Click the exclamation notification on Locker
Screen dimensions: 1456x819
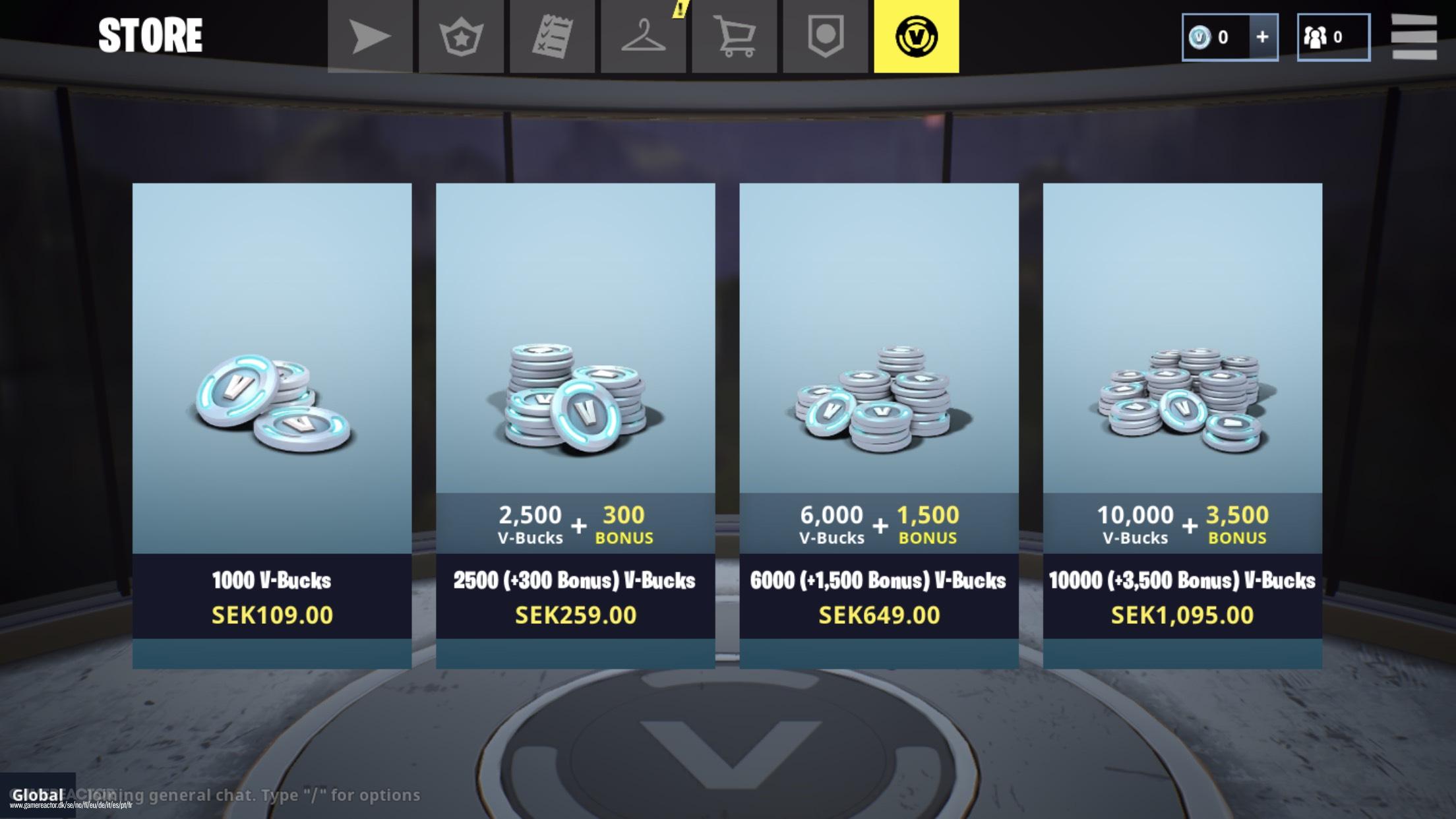coord(678,9)
